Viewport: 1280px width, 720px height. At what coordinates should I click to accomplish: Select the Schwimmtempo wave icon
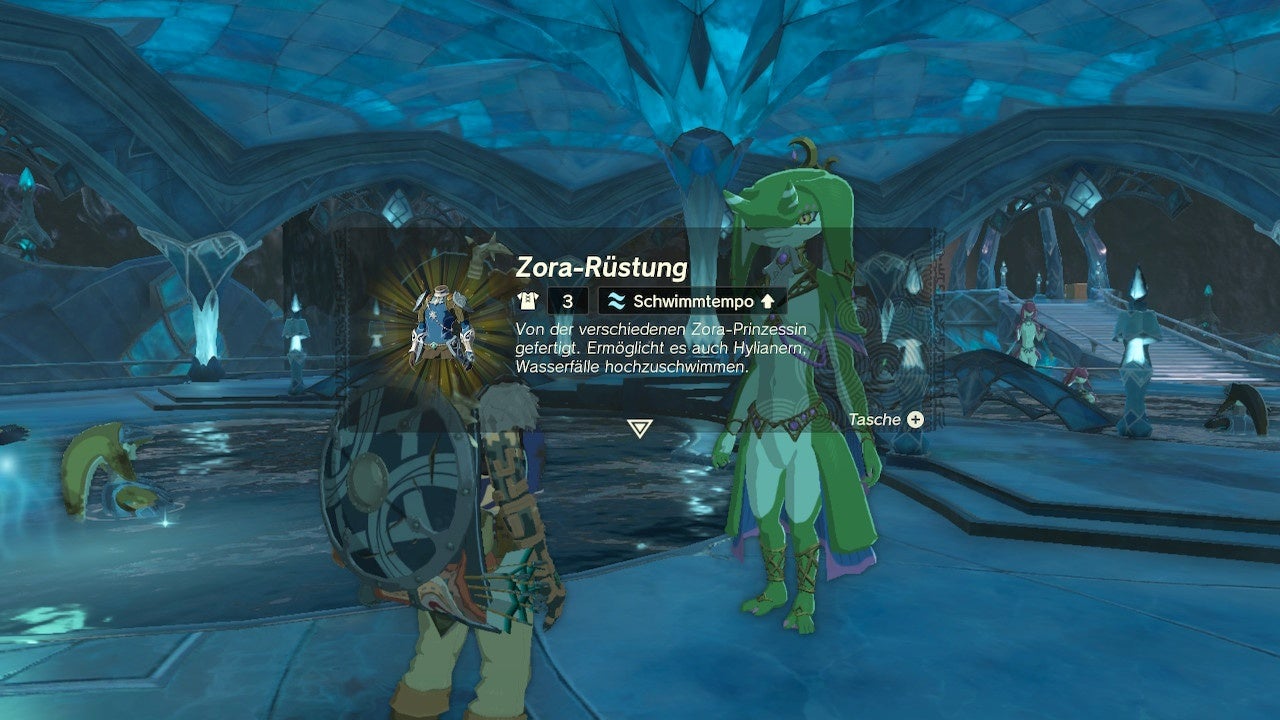pyautogui.click(x=618, y=298)
